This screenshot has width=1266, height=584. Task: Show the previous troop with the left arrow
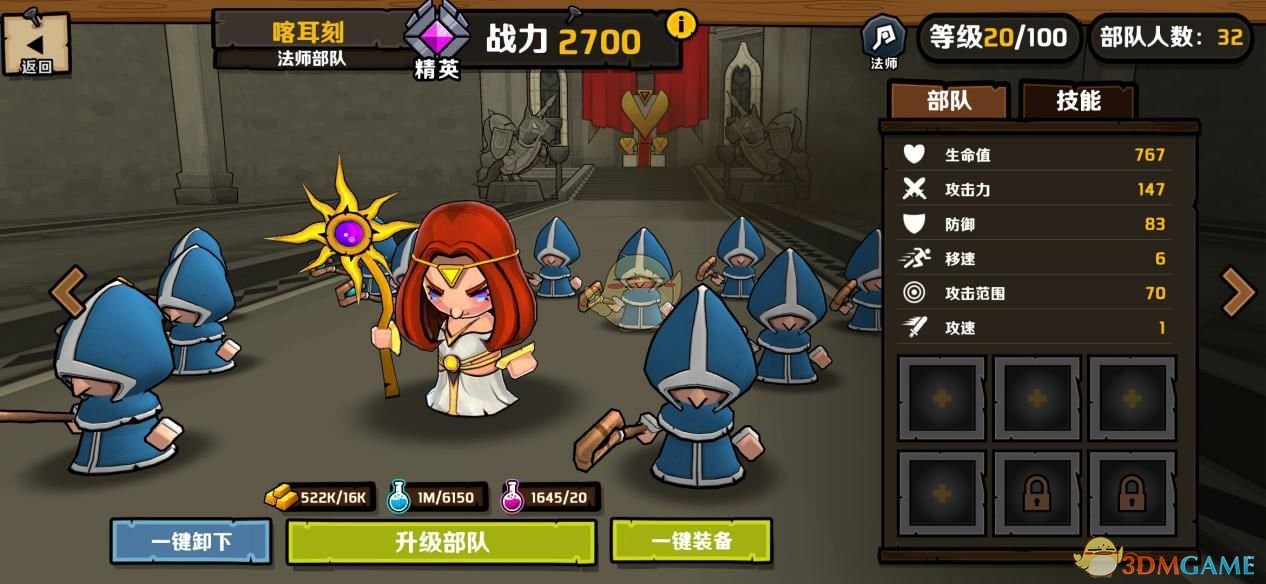(x=68, y=292)
